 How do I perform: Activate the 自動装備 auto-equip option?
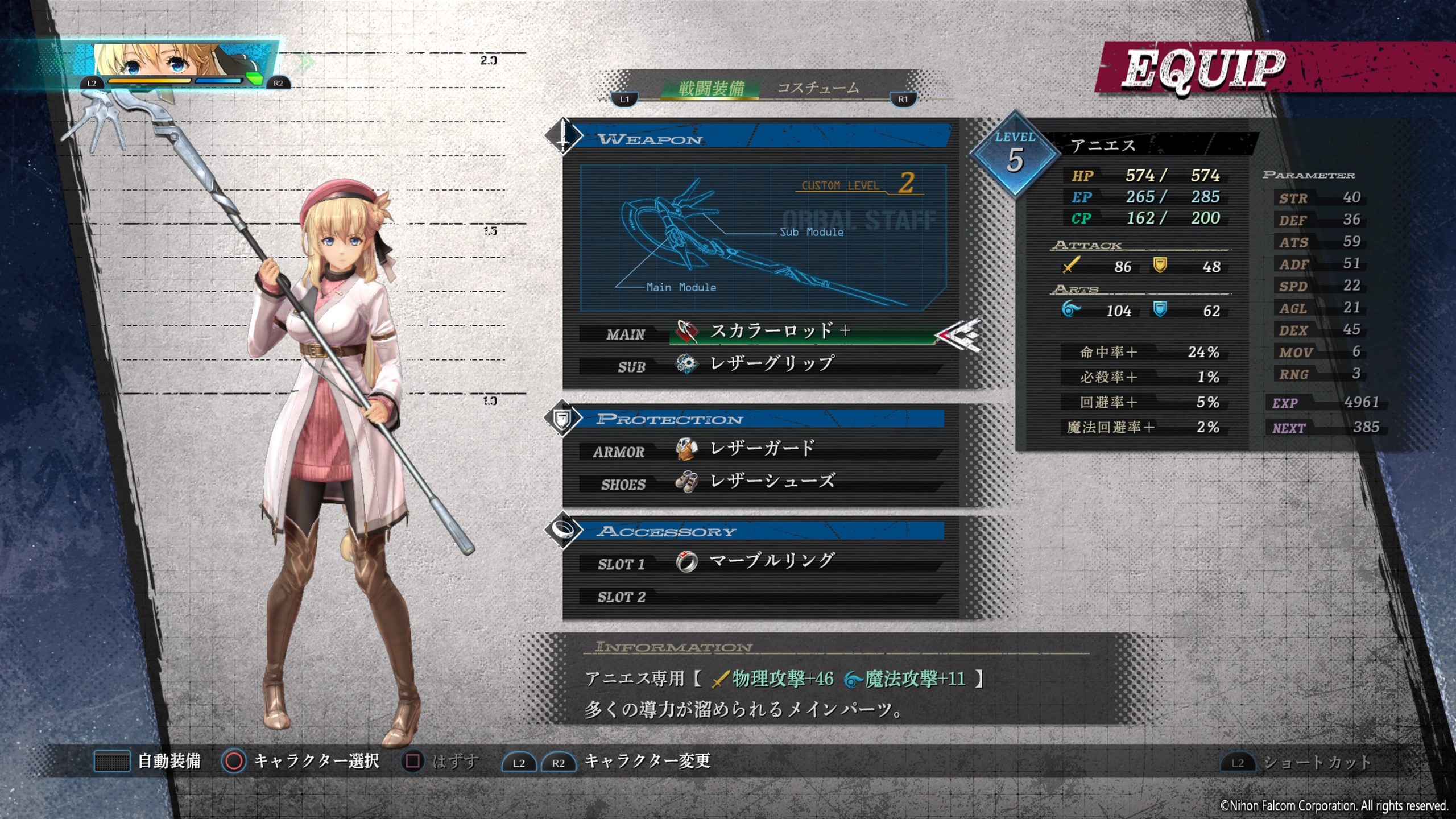(x=168, y=761)
